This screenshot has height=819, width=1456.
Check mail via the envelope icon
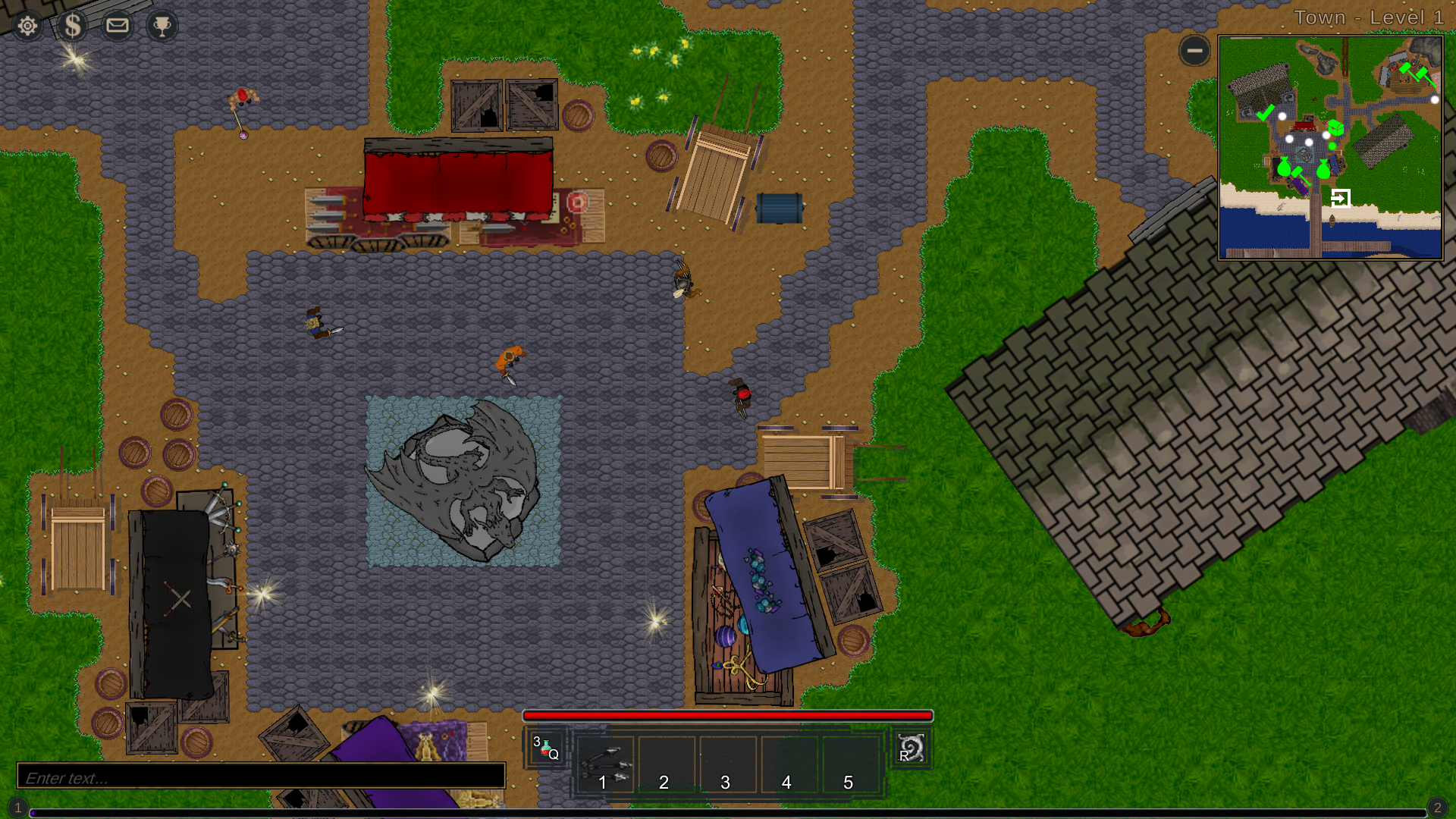[x=118, y=25]
